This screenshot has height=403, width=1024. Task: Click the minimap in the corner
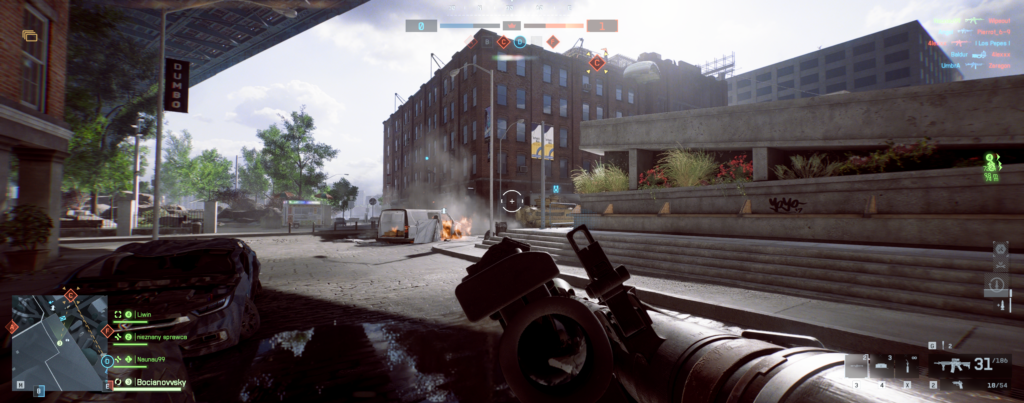pyautogui.click(x=59, y=342)
